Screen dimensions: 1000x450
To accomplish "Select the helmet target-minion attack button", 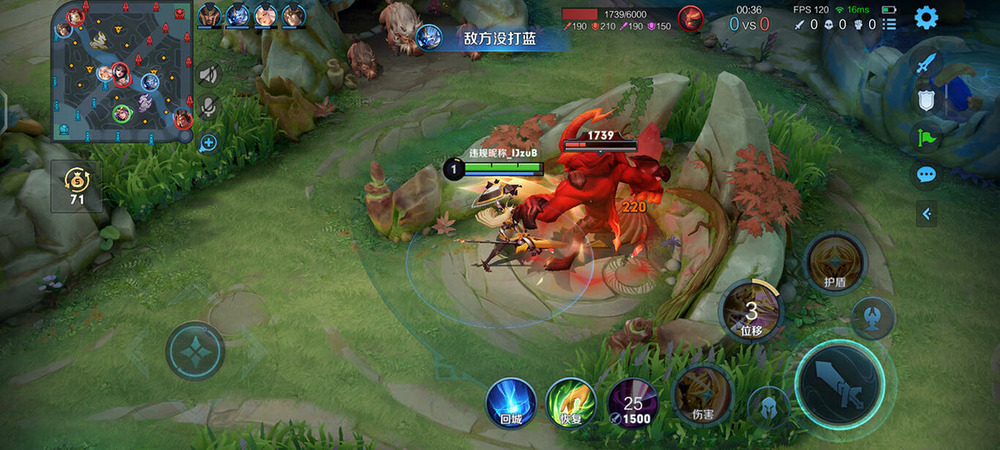I will (768, 407).
